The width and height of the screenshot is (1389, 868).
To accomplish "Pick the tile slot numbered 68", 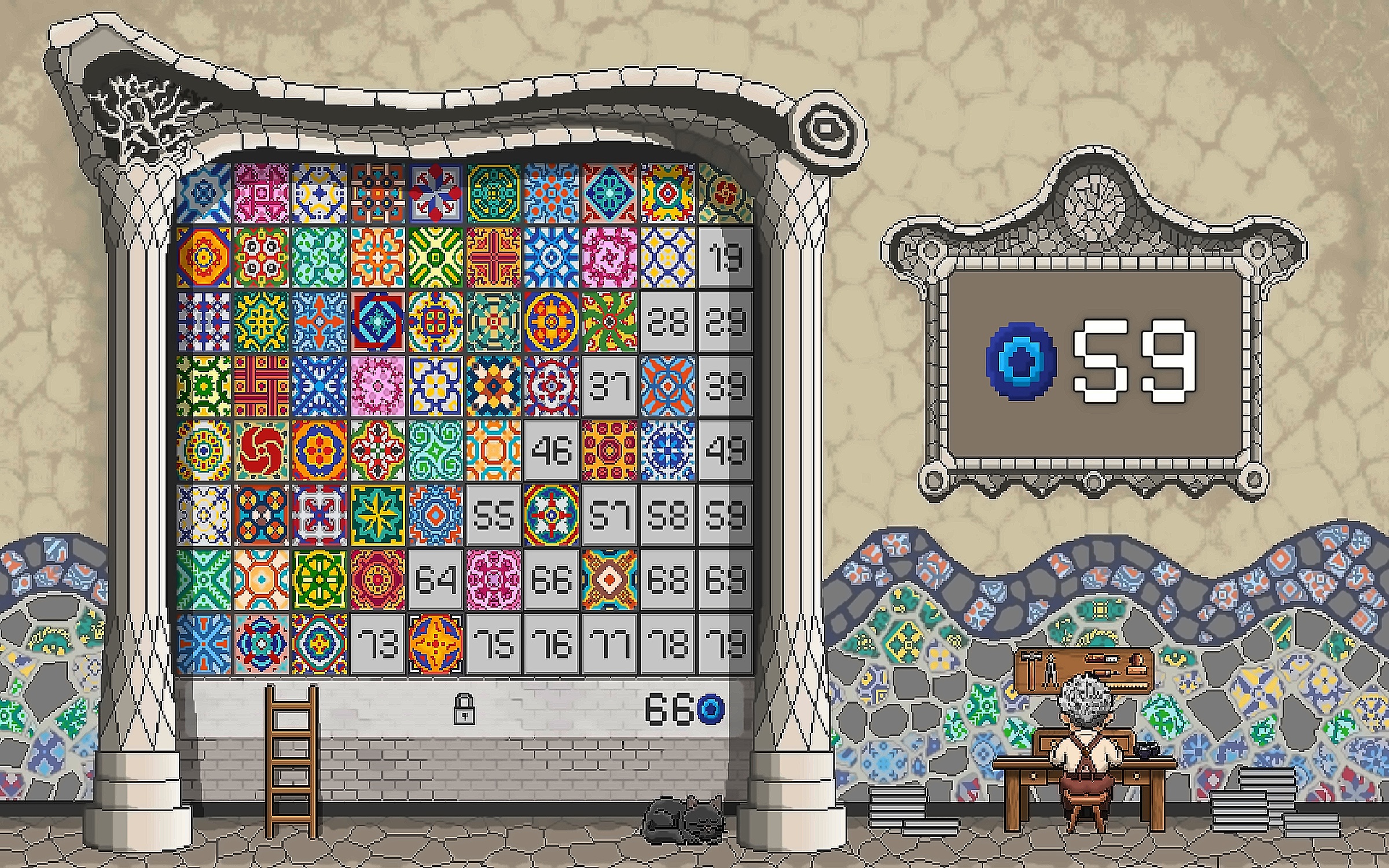I will 667,580.
